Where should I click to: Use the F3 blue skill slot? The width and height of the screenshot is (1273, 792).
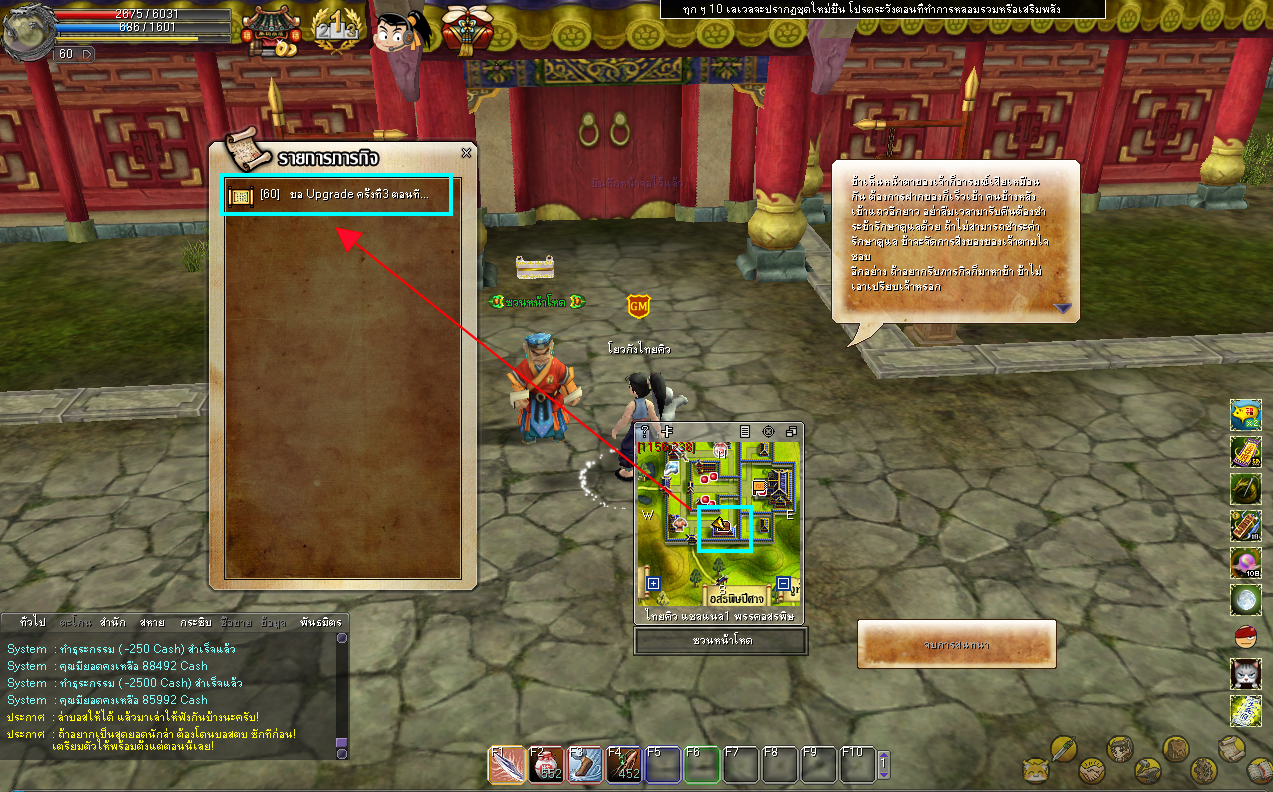(585, 766)
